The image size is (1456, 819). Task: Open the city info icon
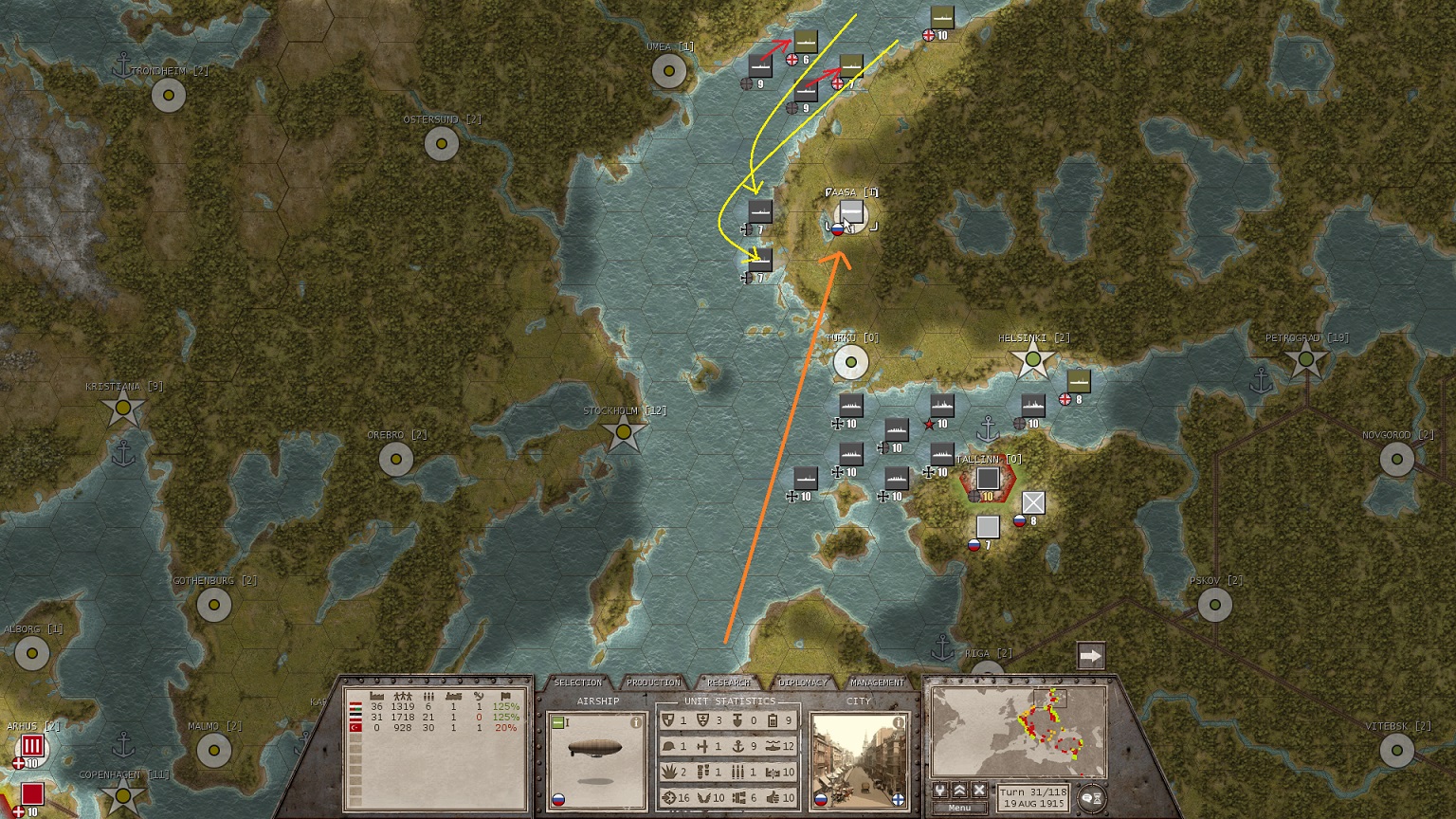[x=899, y=723]
